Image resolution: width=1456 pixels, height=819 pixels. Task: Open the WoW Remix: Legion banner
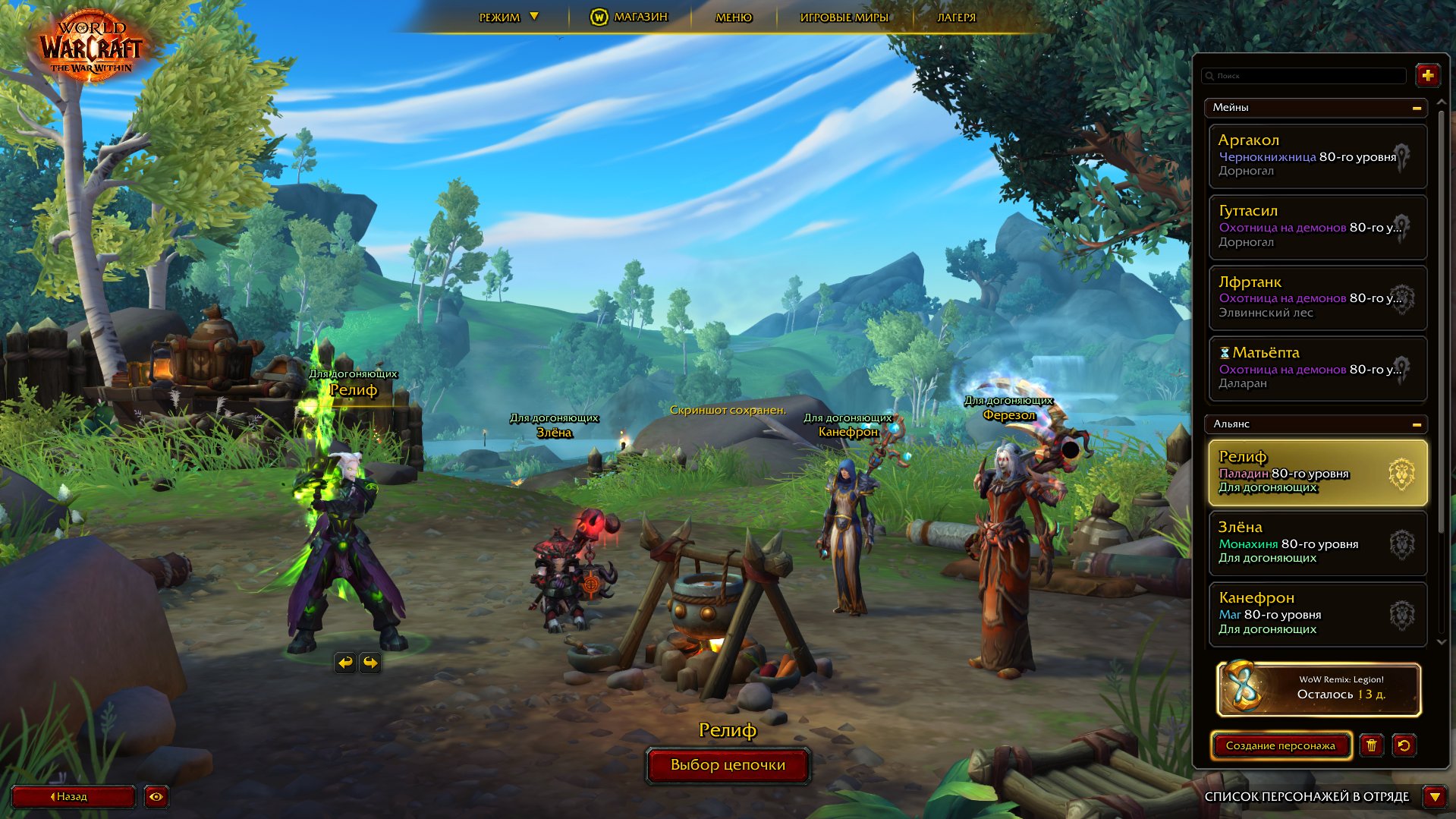click(1318, 689)
